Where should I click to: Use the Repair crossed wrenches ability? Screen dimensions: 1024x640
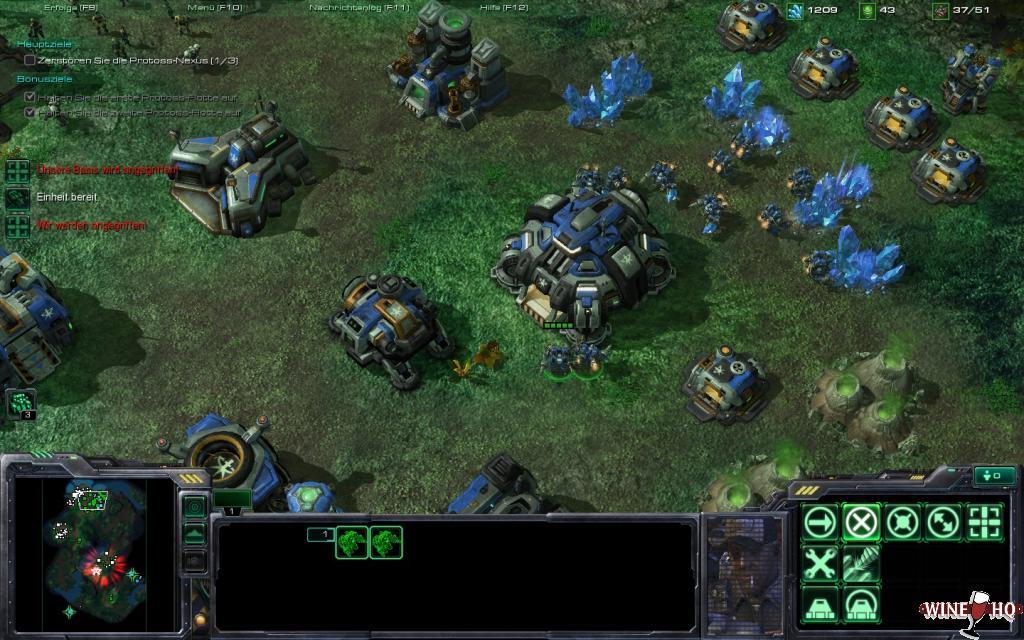pyautogui.click(x=820, y=563)
